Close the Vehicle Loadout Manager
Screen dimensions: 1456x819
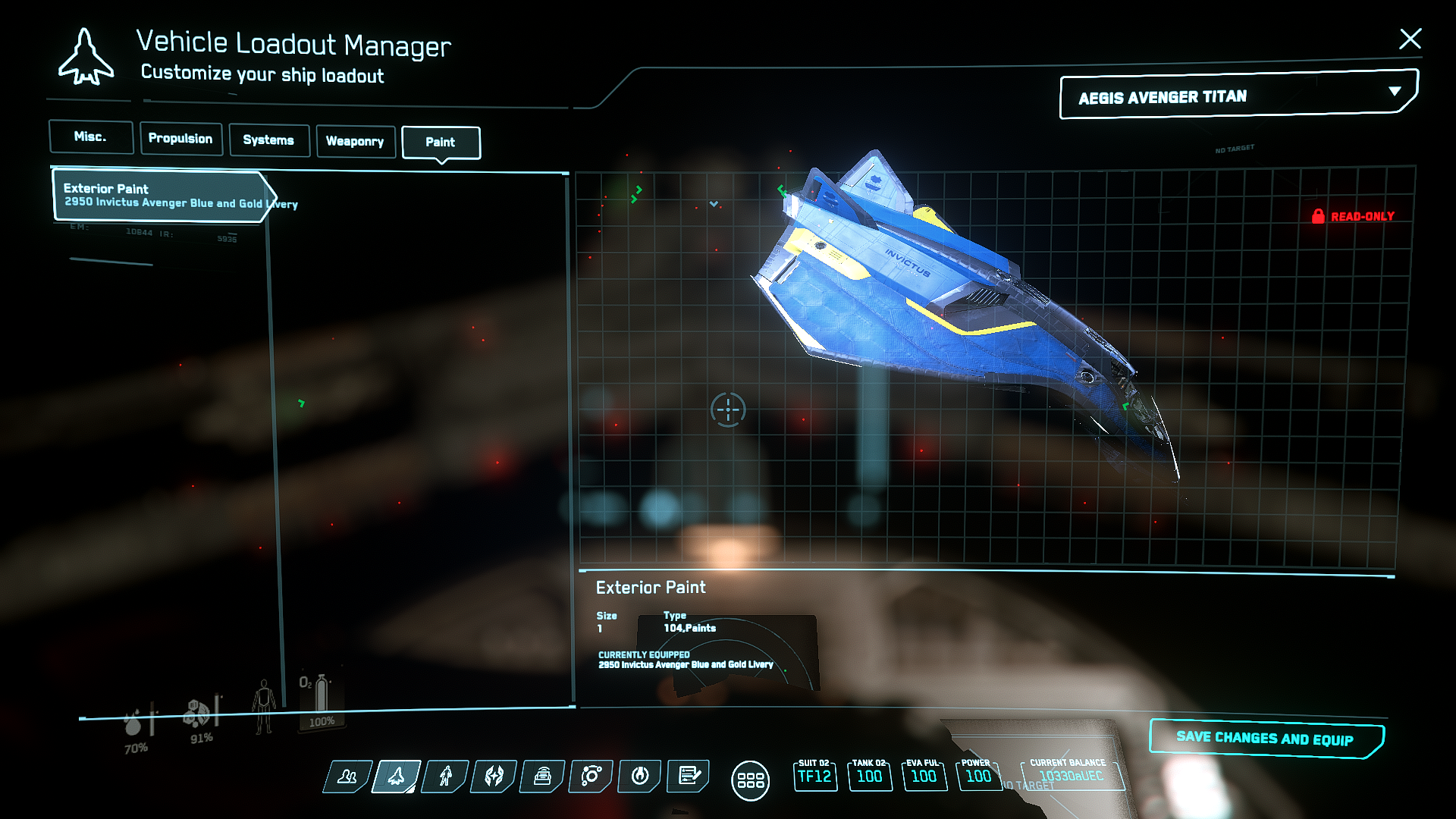pyautogui.click(x=1410, y=39)
